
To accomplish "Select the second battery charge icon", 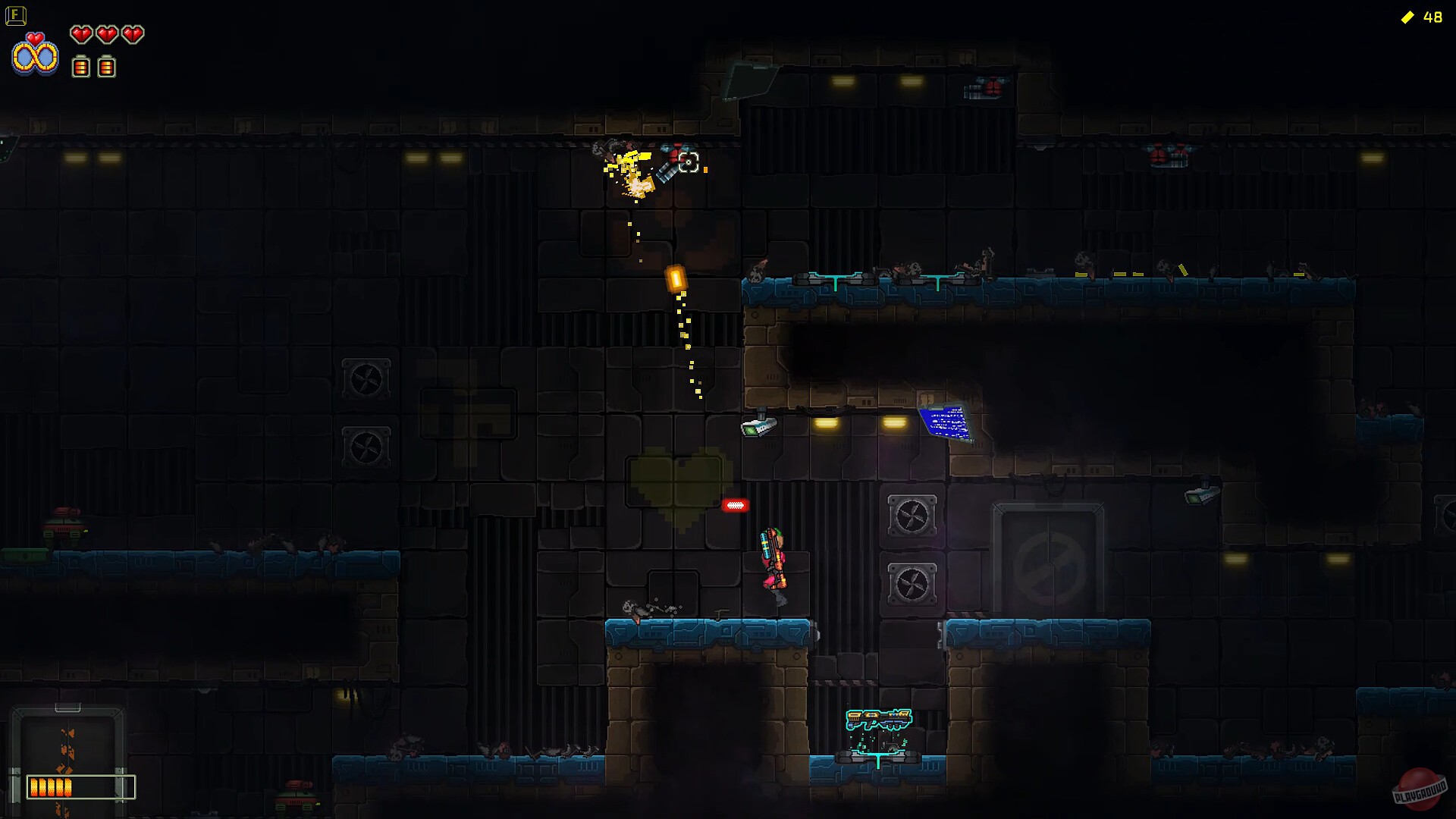I will [107, 67].
